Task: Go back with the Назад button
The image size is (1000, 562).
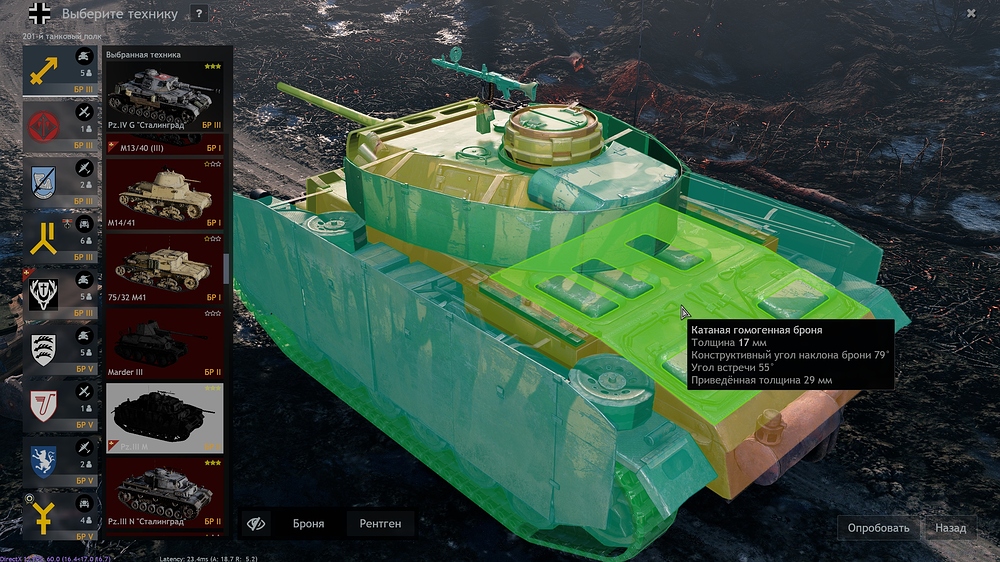Action: (950, 528)
